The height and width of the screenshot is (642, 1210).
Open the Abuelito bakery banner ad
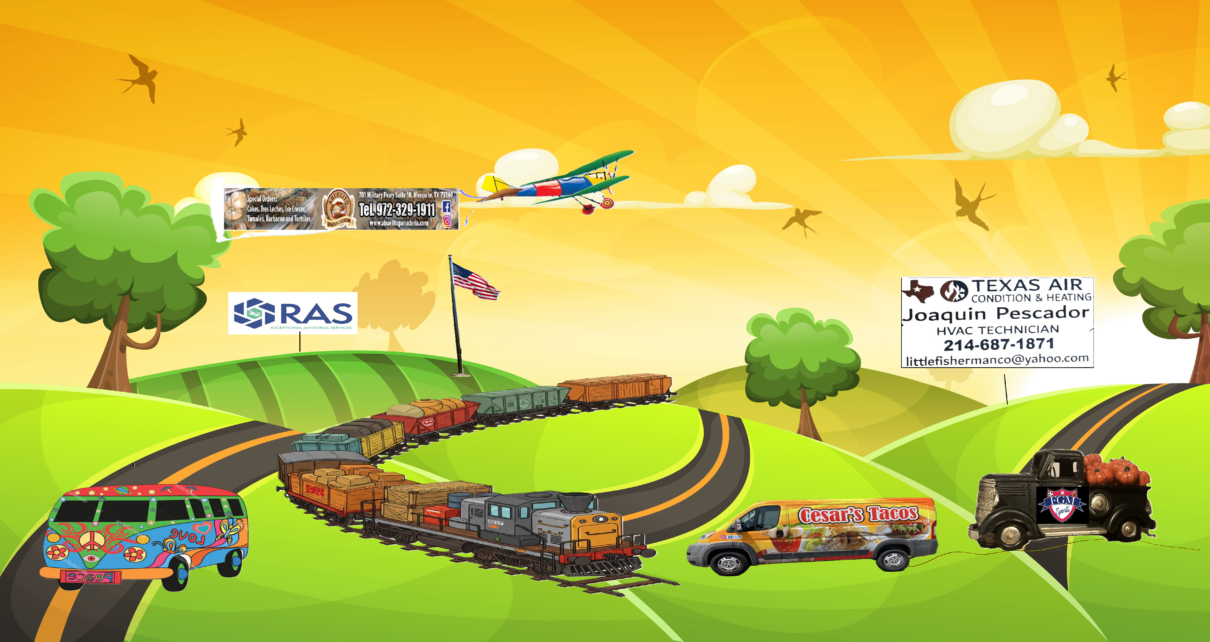pos(341,209)
